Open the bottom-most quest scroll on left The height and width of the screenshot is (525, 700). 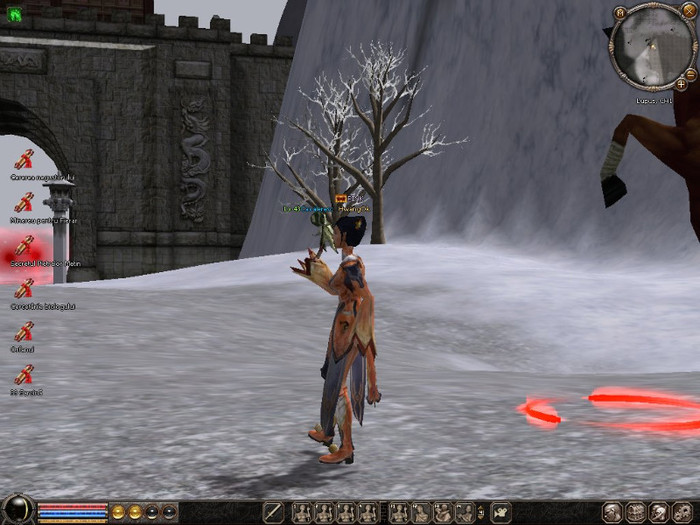(23, 375)
